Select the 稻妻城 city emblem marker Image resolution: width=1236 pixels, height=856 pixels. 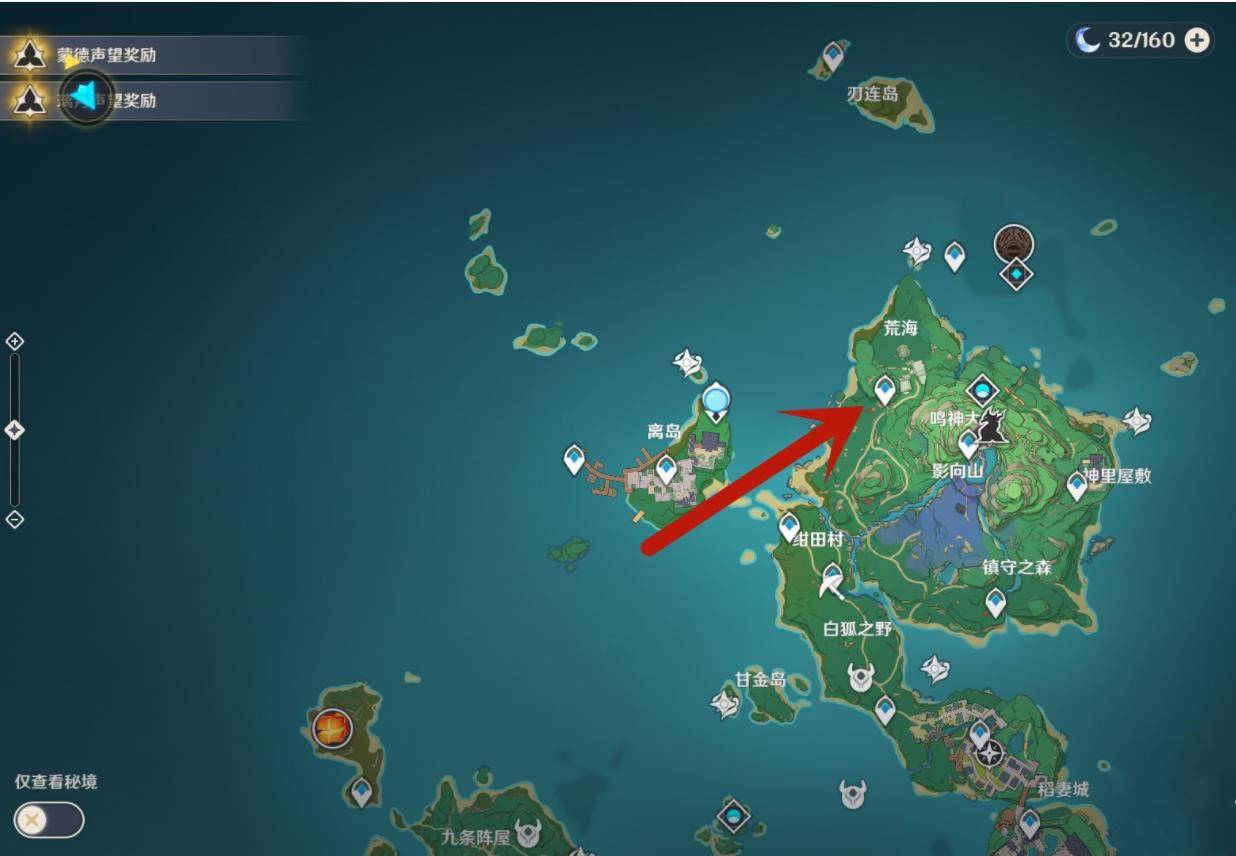click(x=990, y=754)
